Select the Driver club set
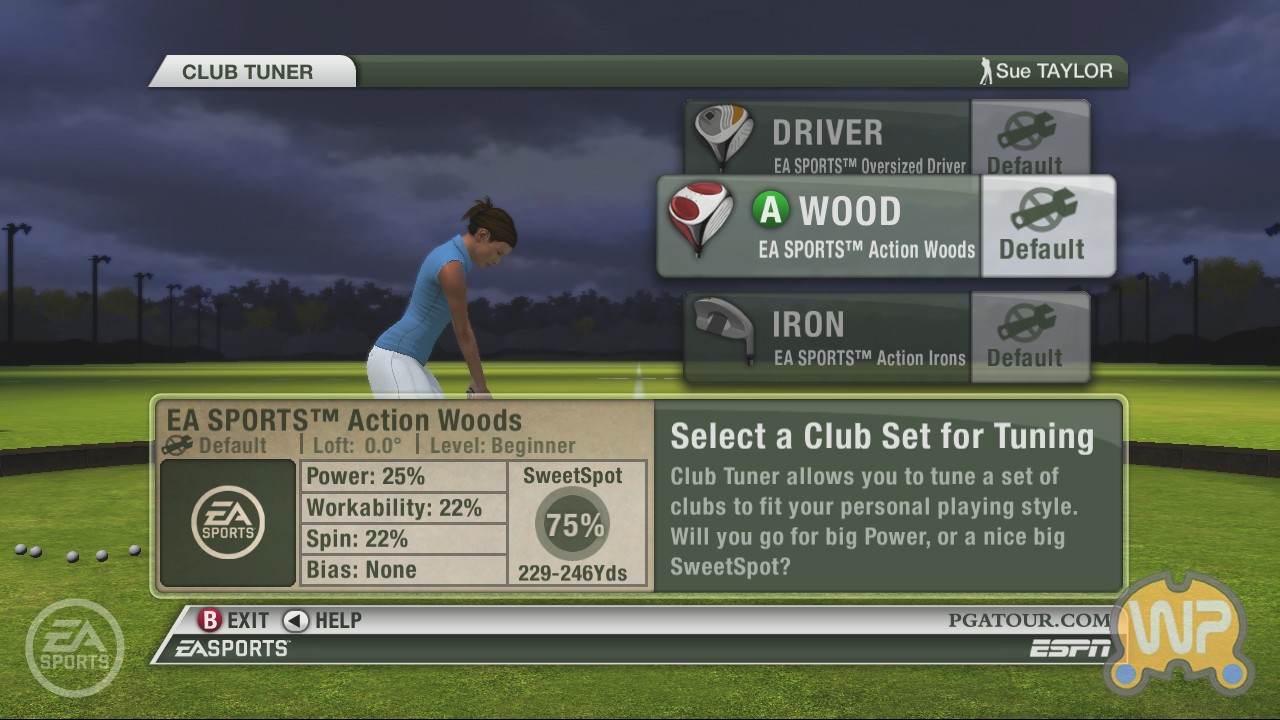The image size is (1280, 720). click(x=828, y=140)
